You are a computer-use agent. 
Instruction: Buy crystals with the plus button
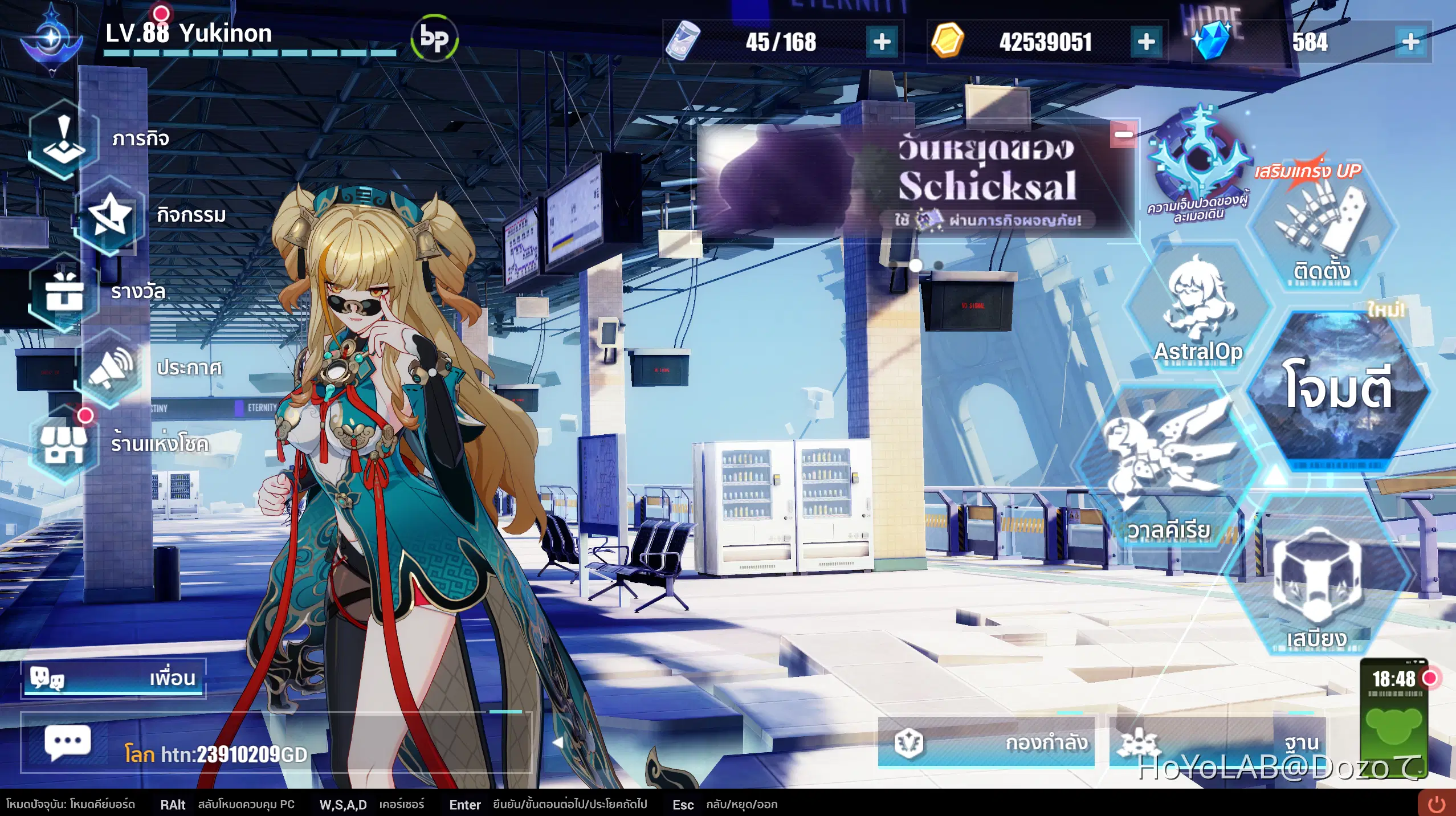point(1412,42)
